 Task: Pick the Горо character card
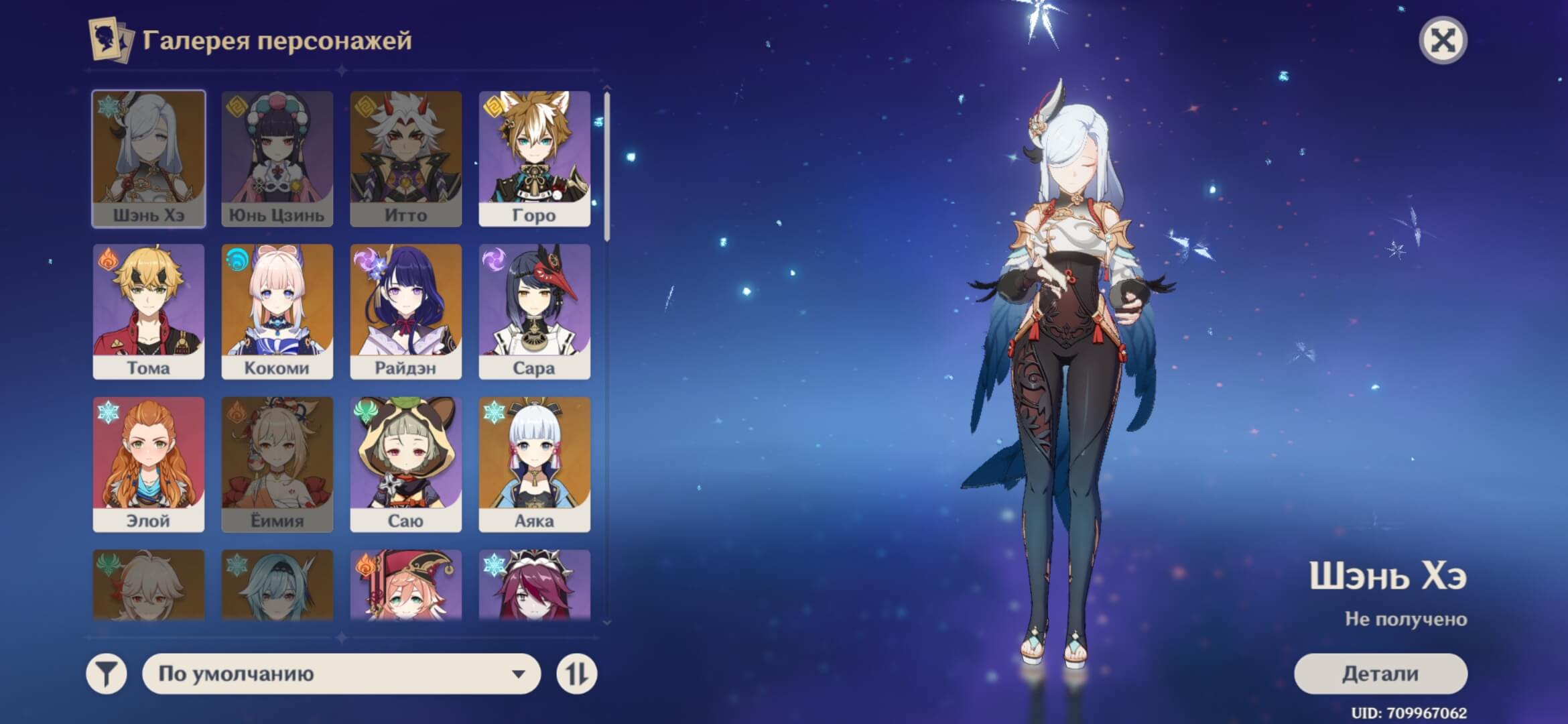pyautogui.click(x=534, y=159)
